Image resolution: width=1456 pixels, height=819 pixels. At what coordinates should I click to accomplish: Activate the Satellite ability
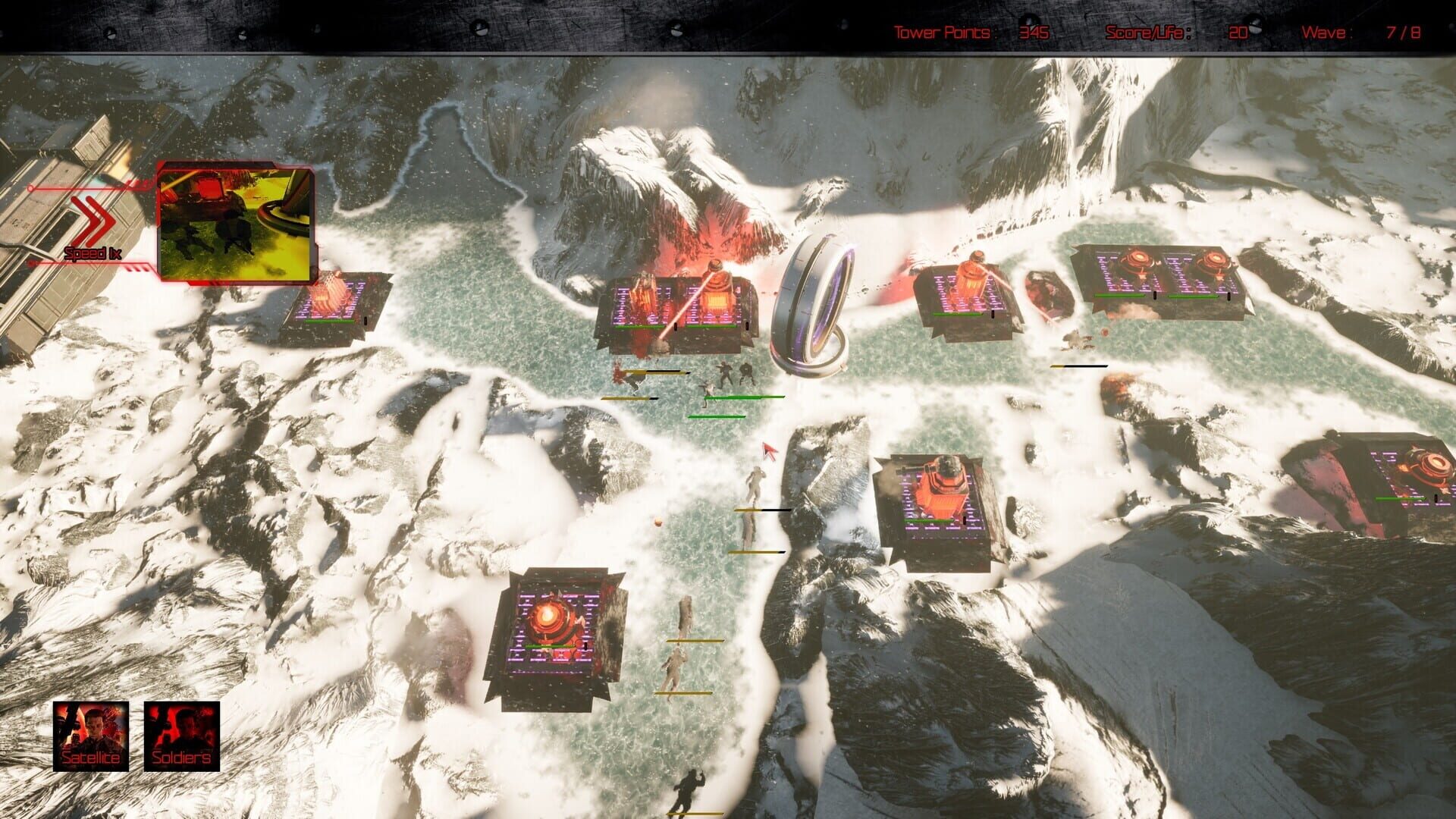point(91,736)
